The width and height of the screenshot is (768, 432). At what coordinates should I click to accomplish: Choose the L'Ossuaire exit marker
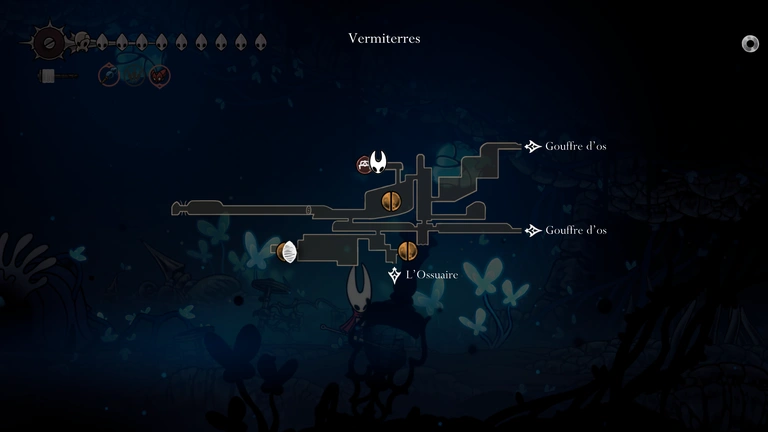click(x=395, y=275)
